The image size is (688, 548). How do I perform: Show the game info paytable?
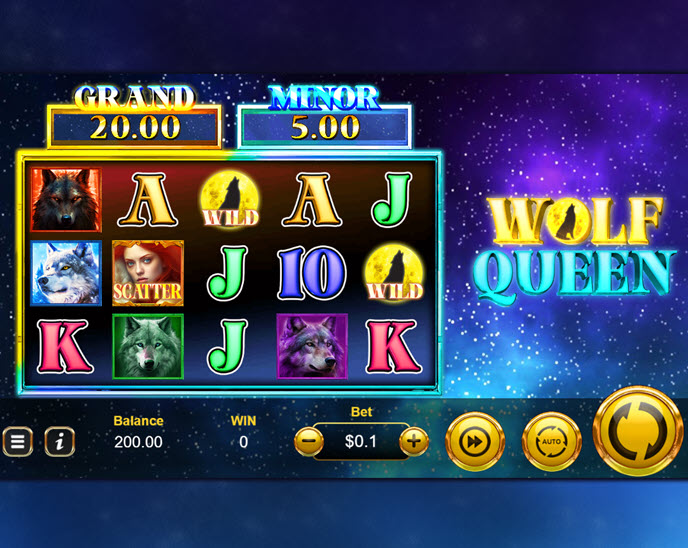59,441
